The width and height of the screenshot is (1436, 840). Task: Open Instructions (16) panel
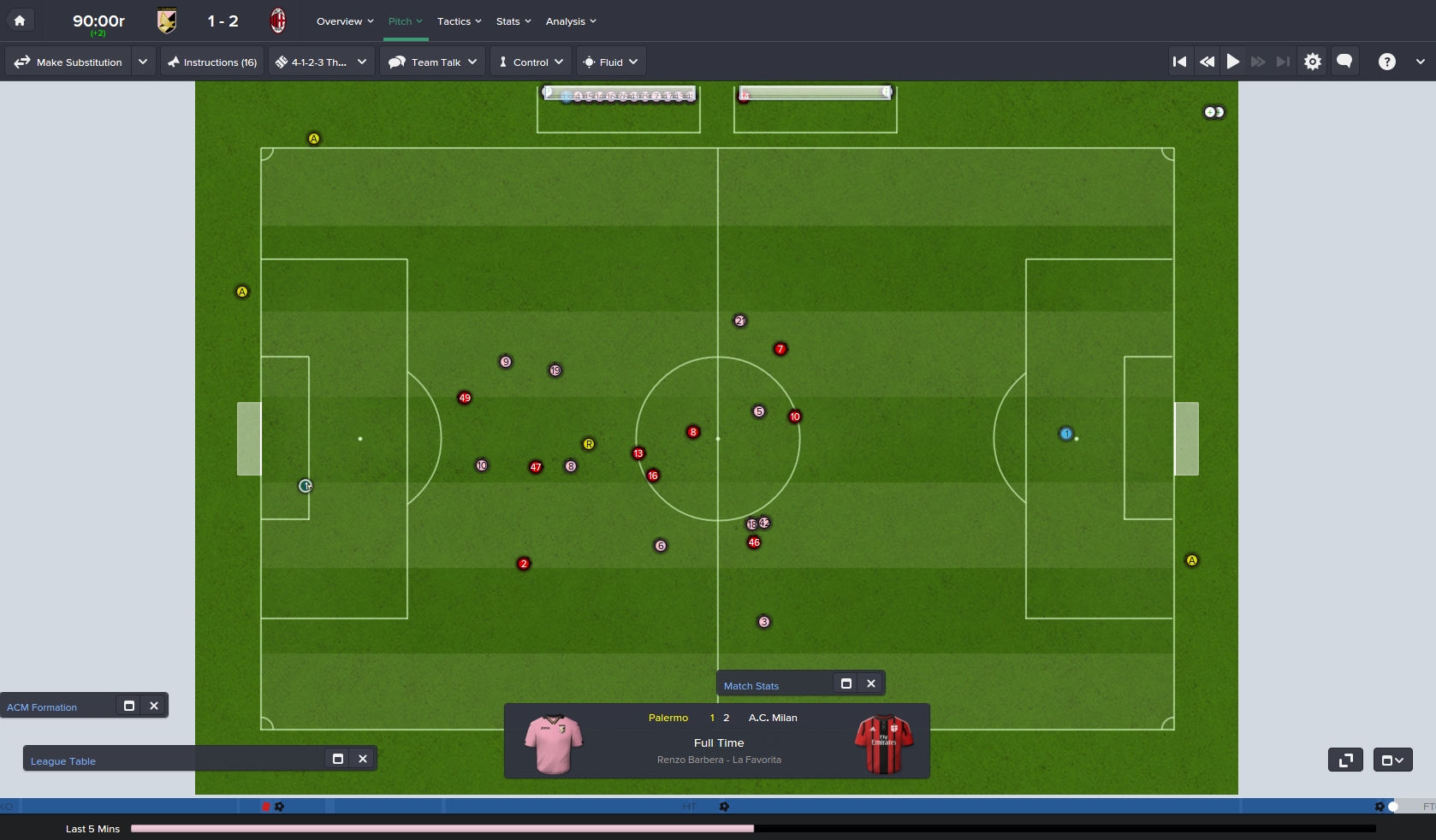pyautogui.click(x=212, y=62)
